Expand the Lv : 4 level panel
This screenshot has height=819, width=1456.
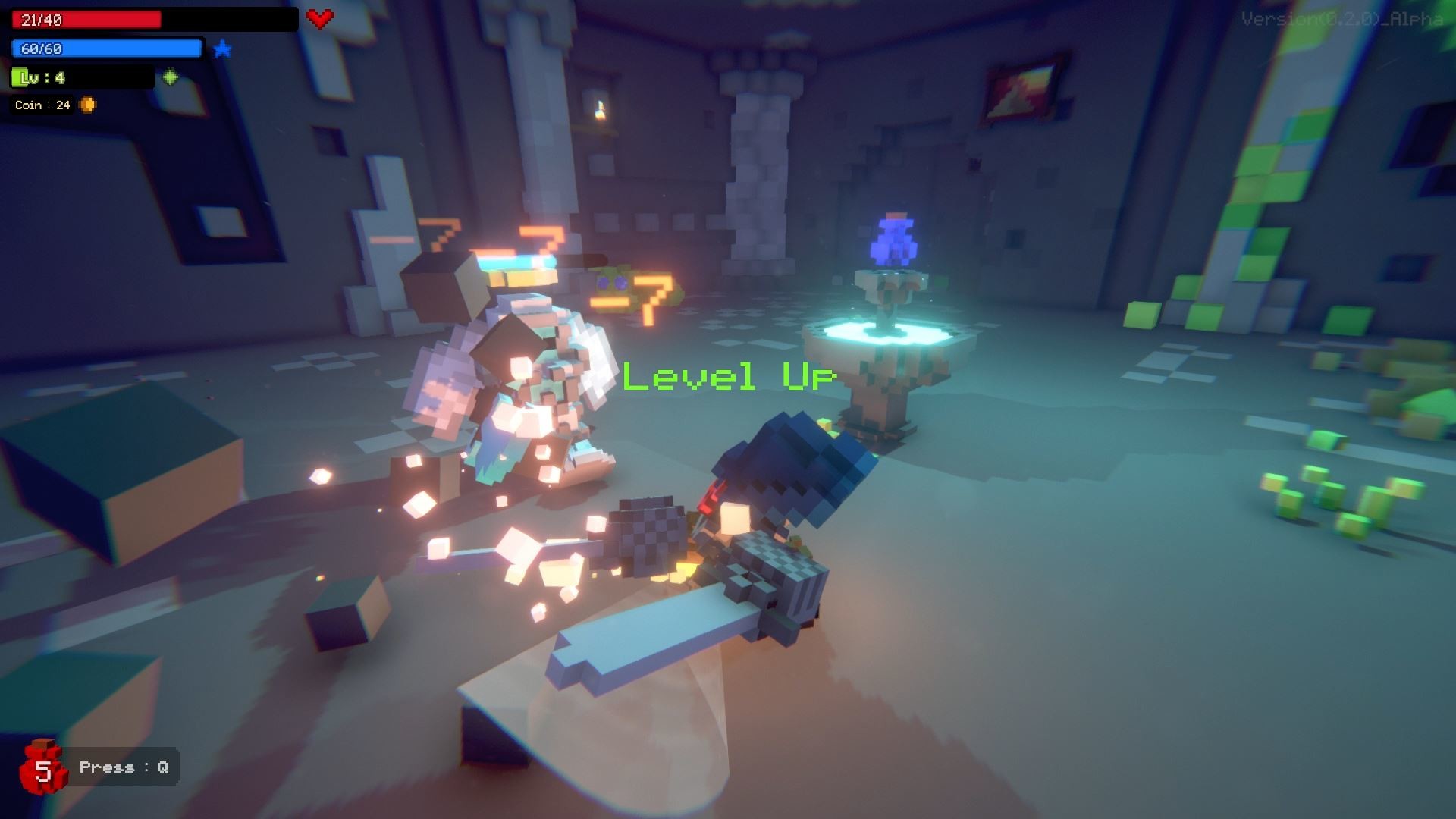[x=80, y=77]
